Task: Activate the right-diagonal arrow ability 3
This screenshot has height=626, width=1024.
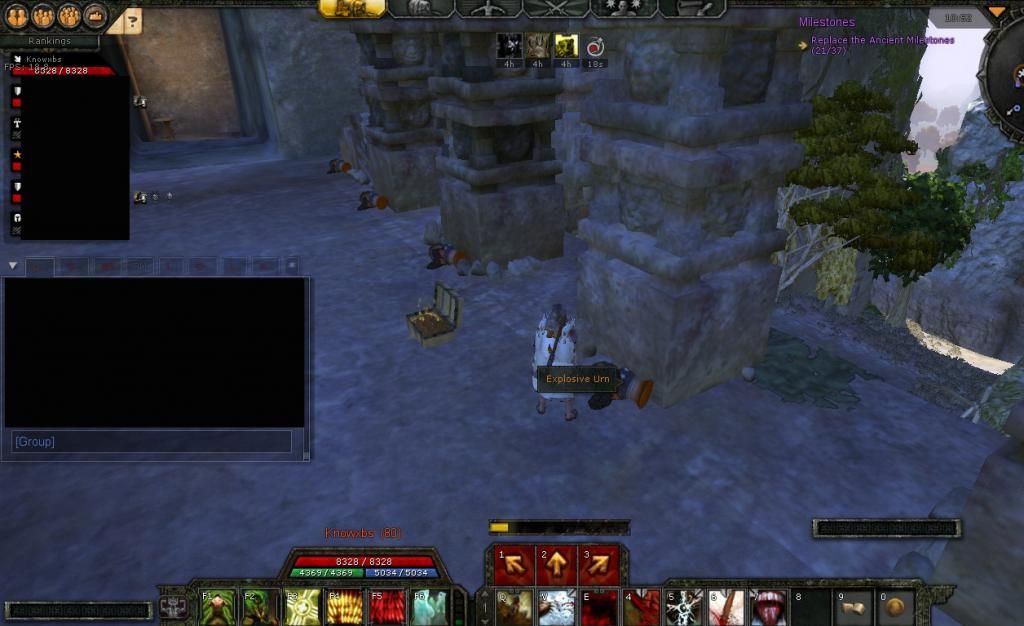Action: [x=599, y=566]
